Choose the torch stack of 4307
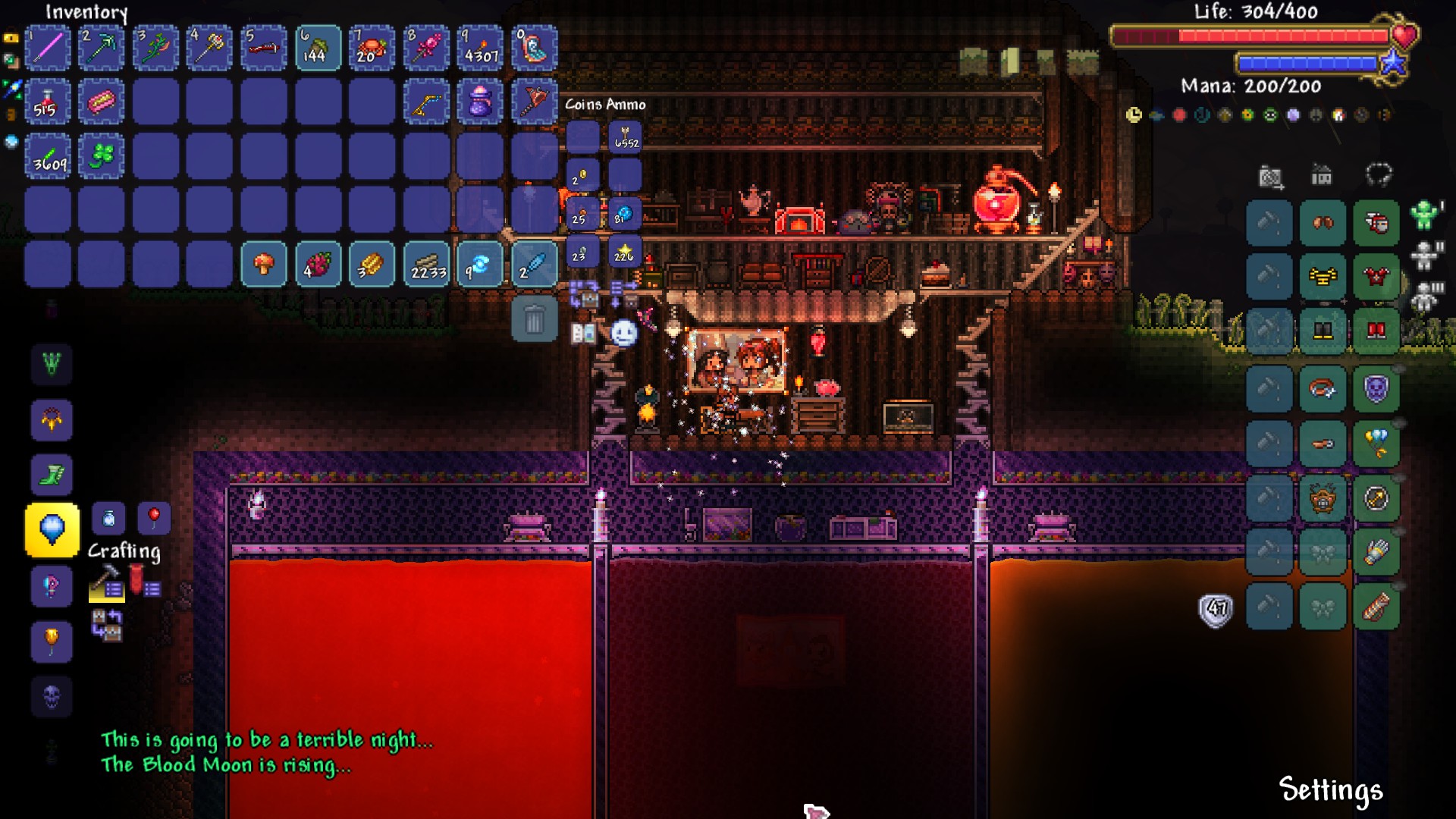Image resolution: width=1456 pixels, height=819 pixels. (x=481, y=48)
